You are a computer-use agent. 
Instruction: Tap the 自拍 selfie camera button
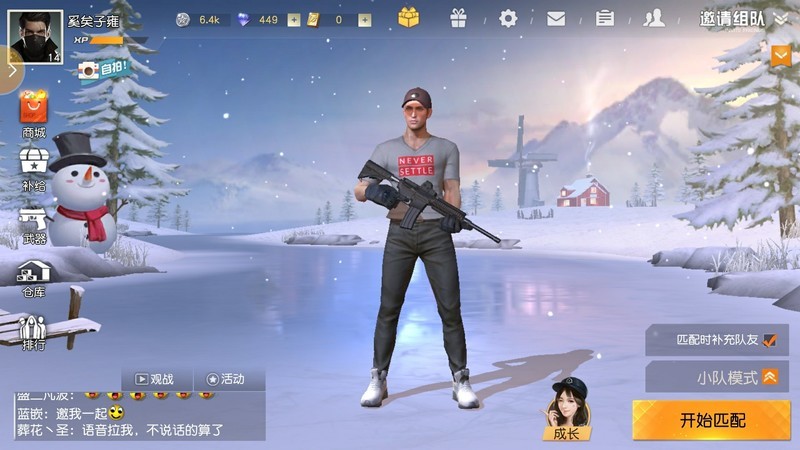(103, 70)
